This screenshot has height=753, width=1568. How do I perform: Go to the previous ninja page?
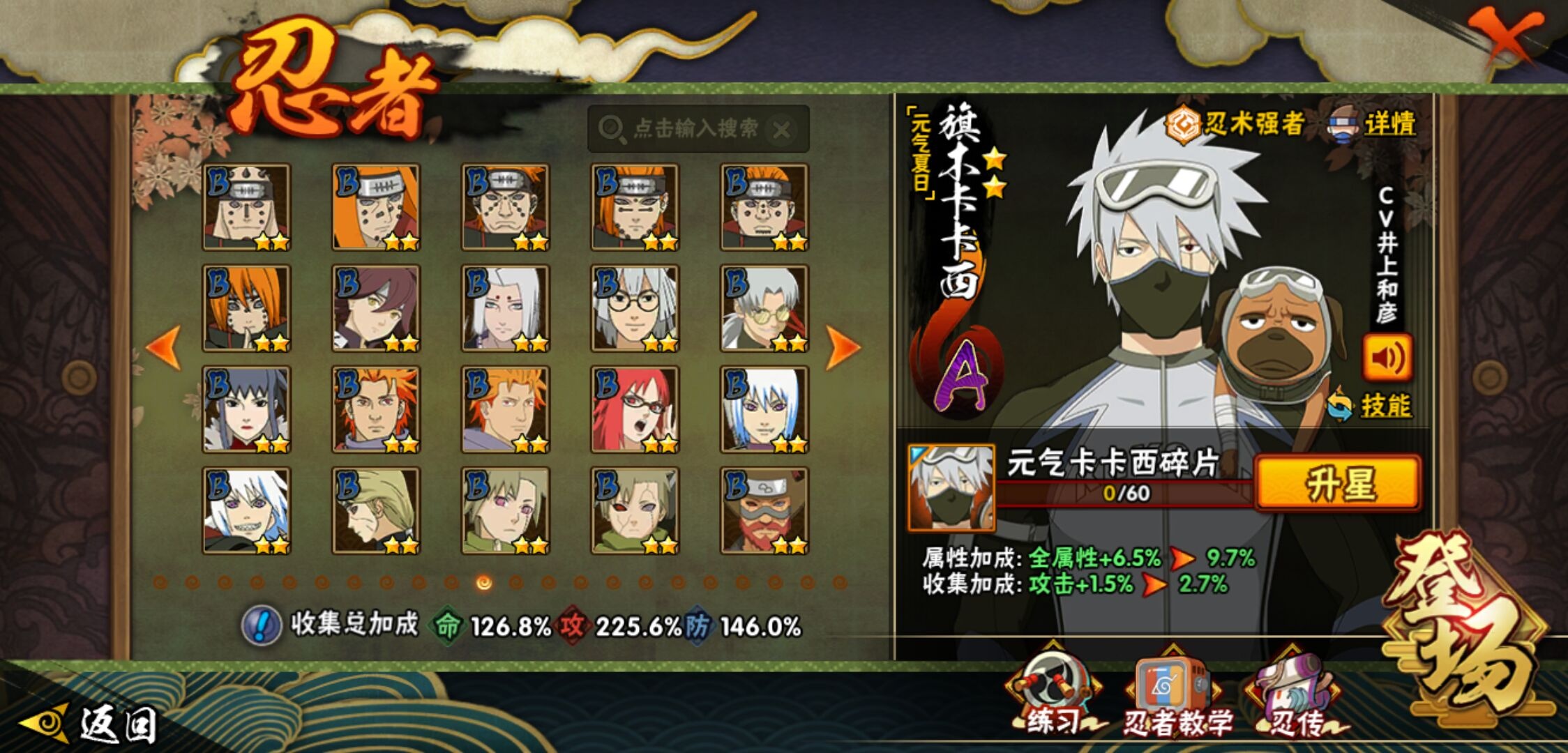tap(164, 347)
